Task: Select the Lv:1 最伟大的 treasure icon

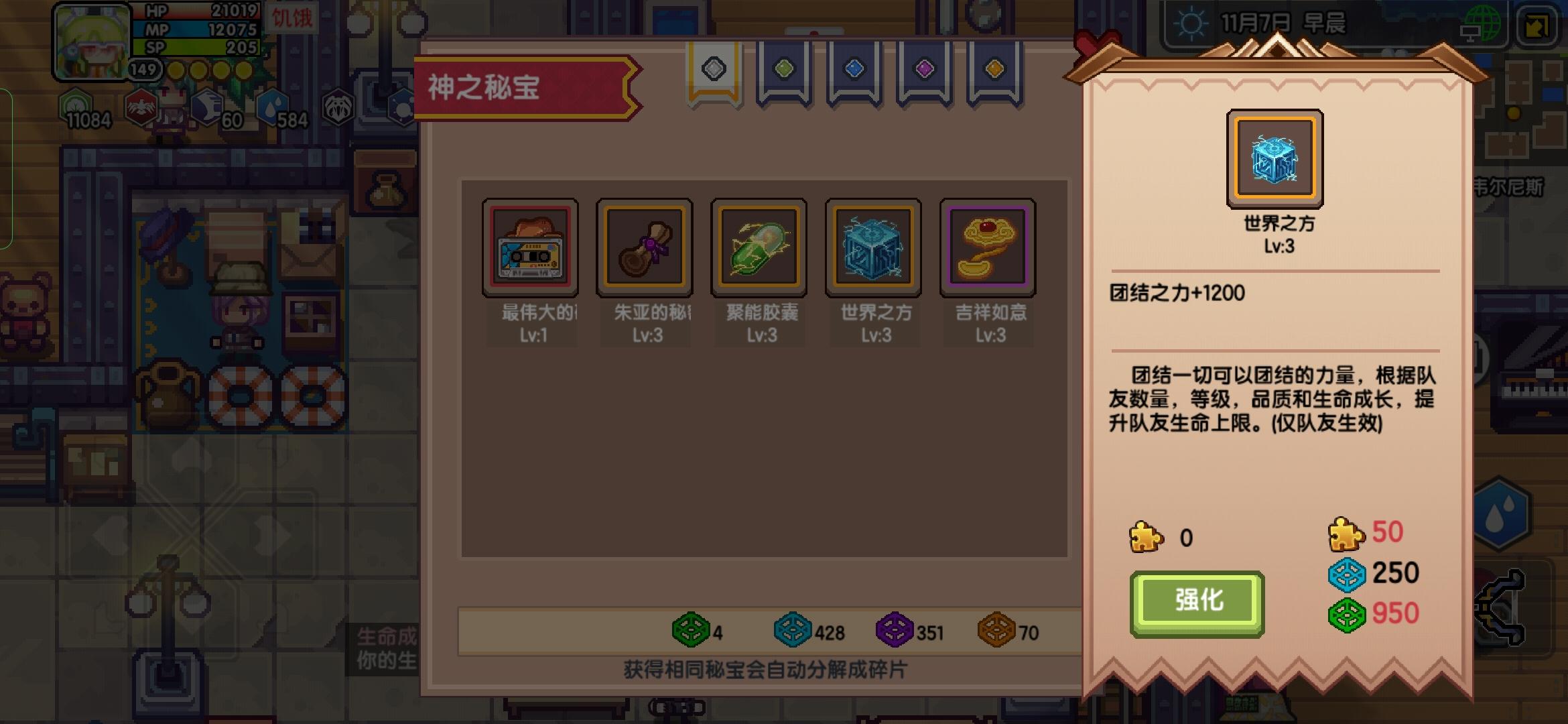Action: (x=530, y=247)
